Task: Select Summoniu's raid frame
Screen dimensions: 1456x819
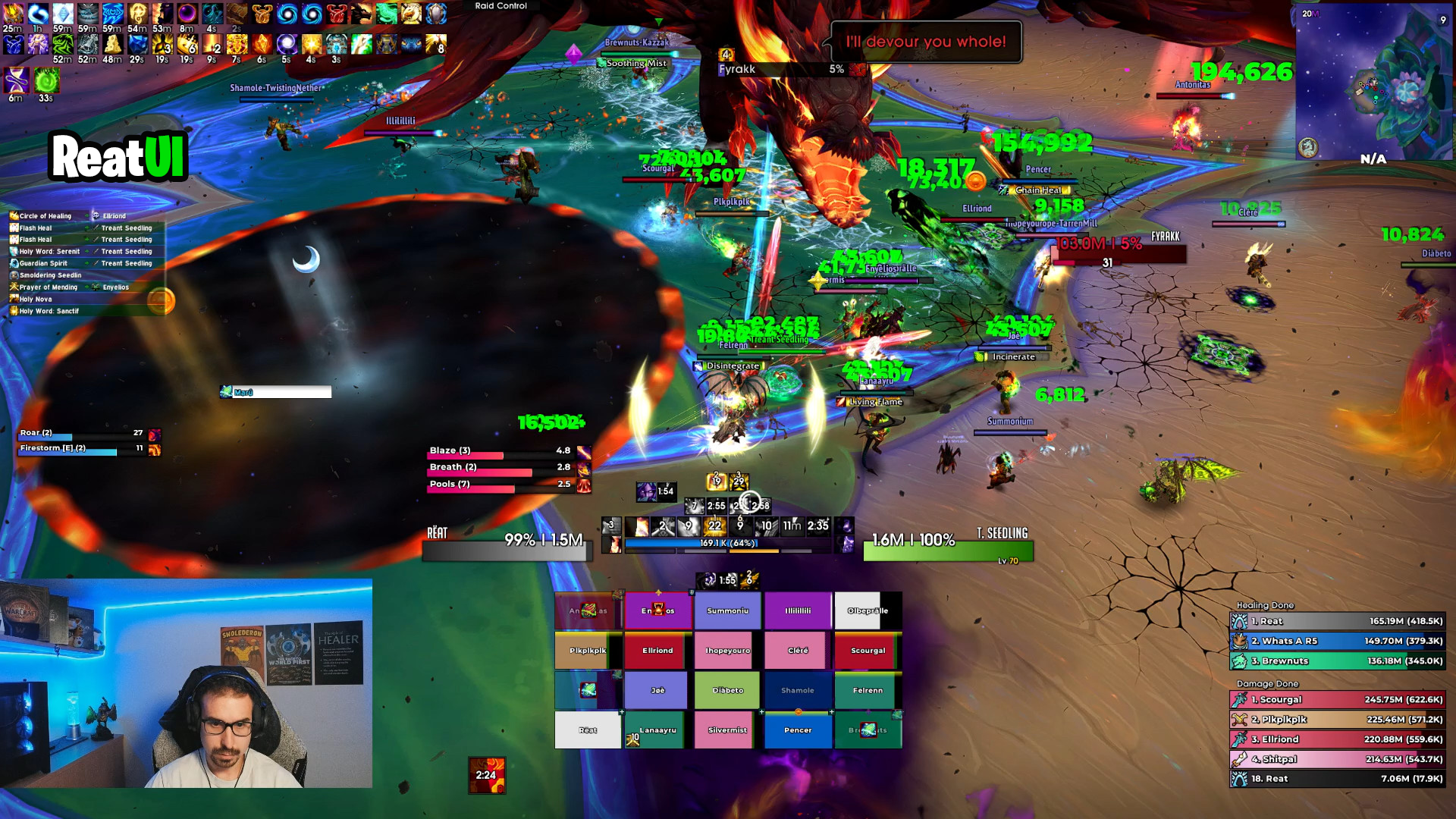Action: (727, 610)
